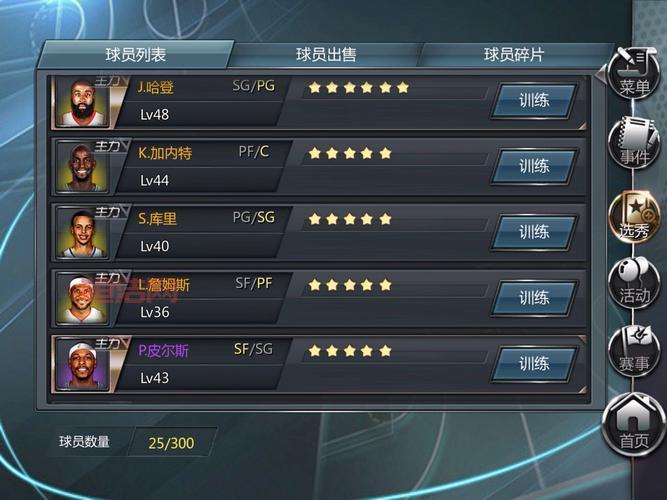Hit the 训练 button for L.詹姆斯
667x500 pixels.
coord(534,298)
